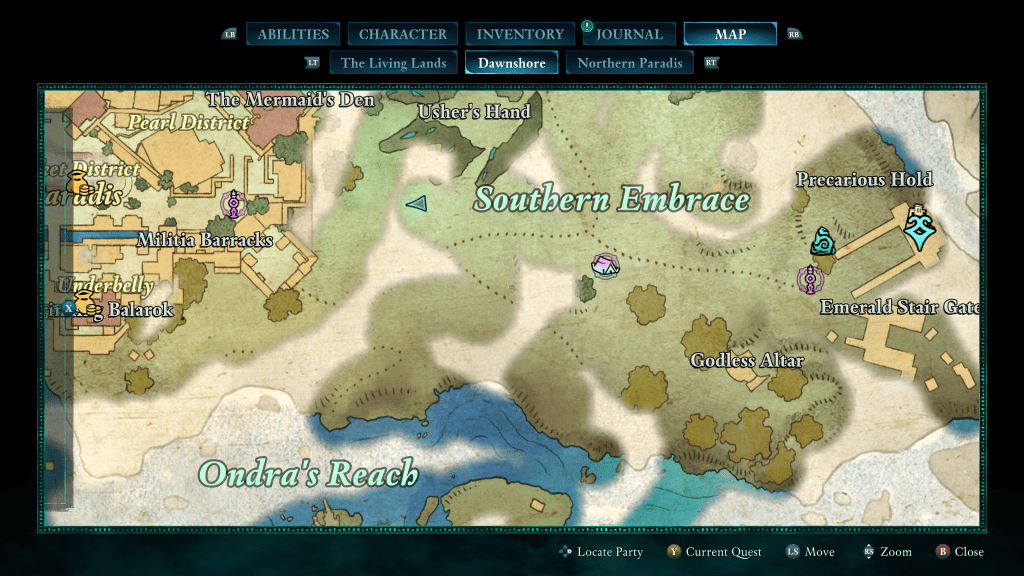This screenshot has height=576, width=1024.
Task: Switch map to The Living Lands
Action: pyautogui.click(x=393, y=63)
